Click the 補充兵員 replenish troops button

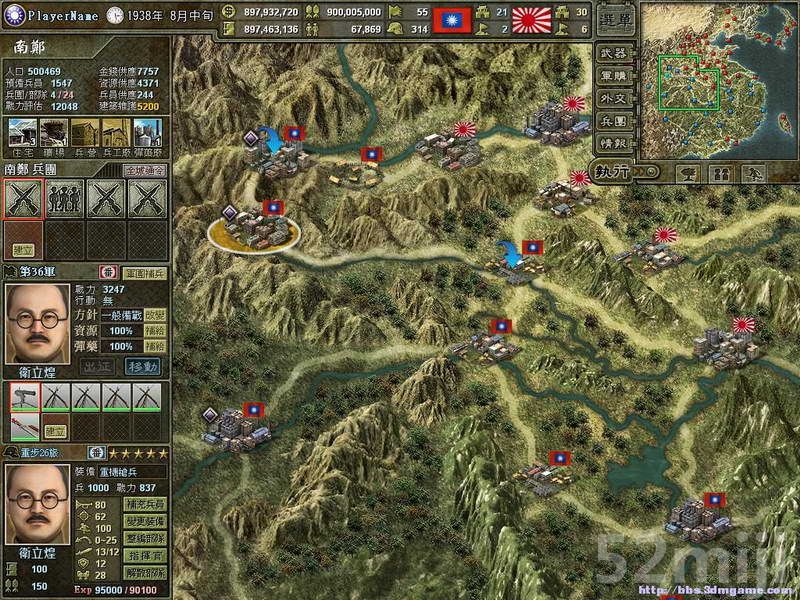[143, 505]
